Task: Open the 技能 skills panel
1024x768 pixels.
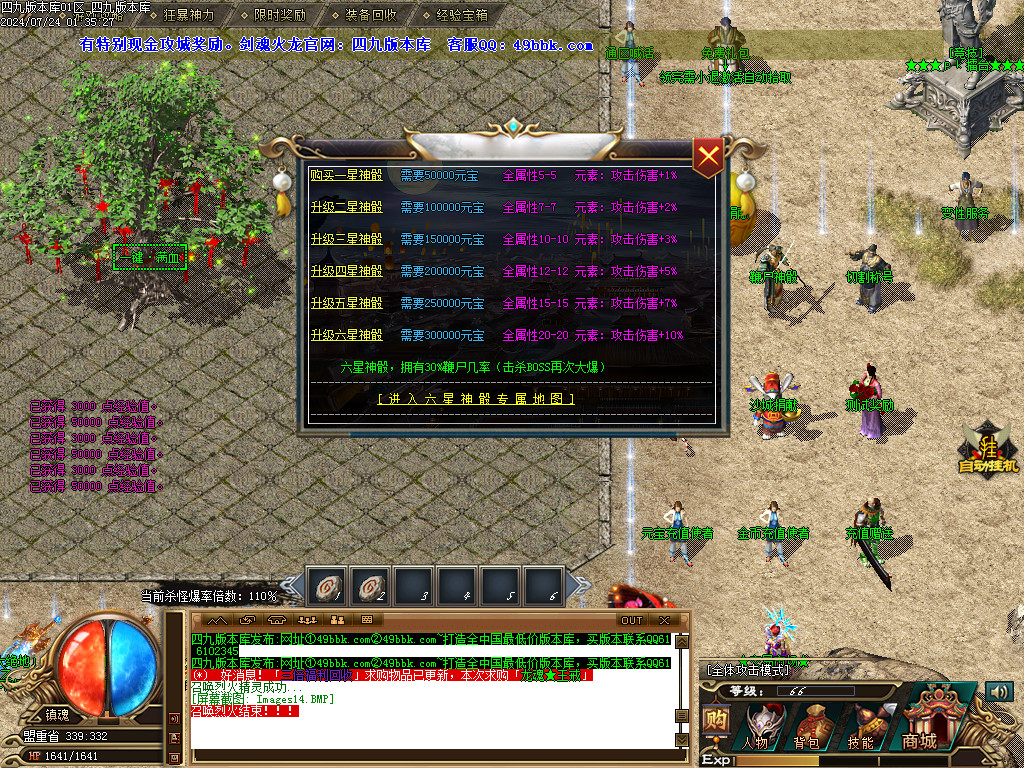Action: (860, 727)
